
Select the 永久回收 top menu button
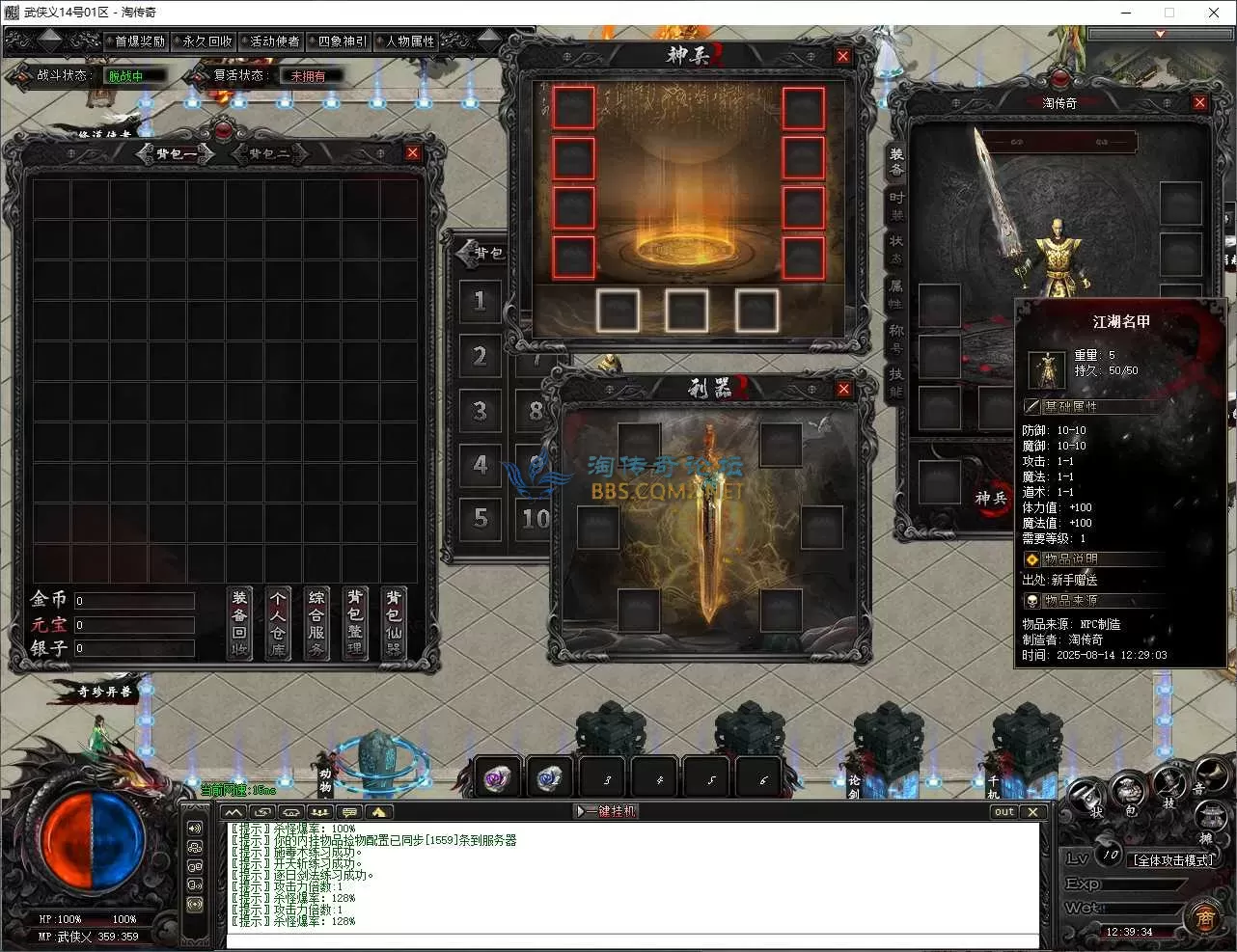coord(207,41)
